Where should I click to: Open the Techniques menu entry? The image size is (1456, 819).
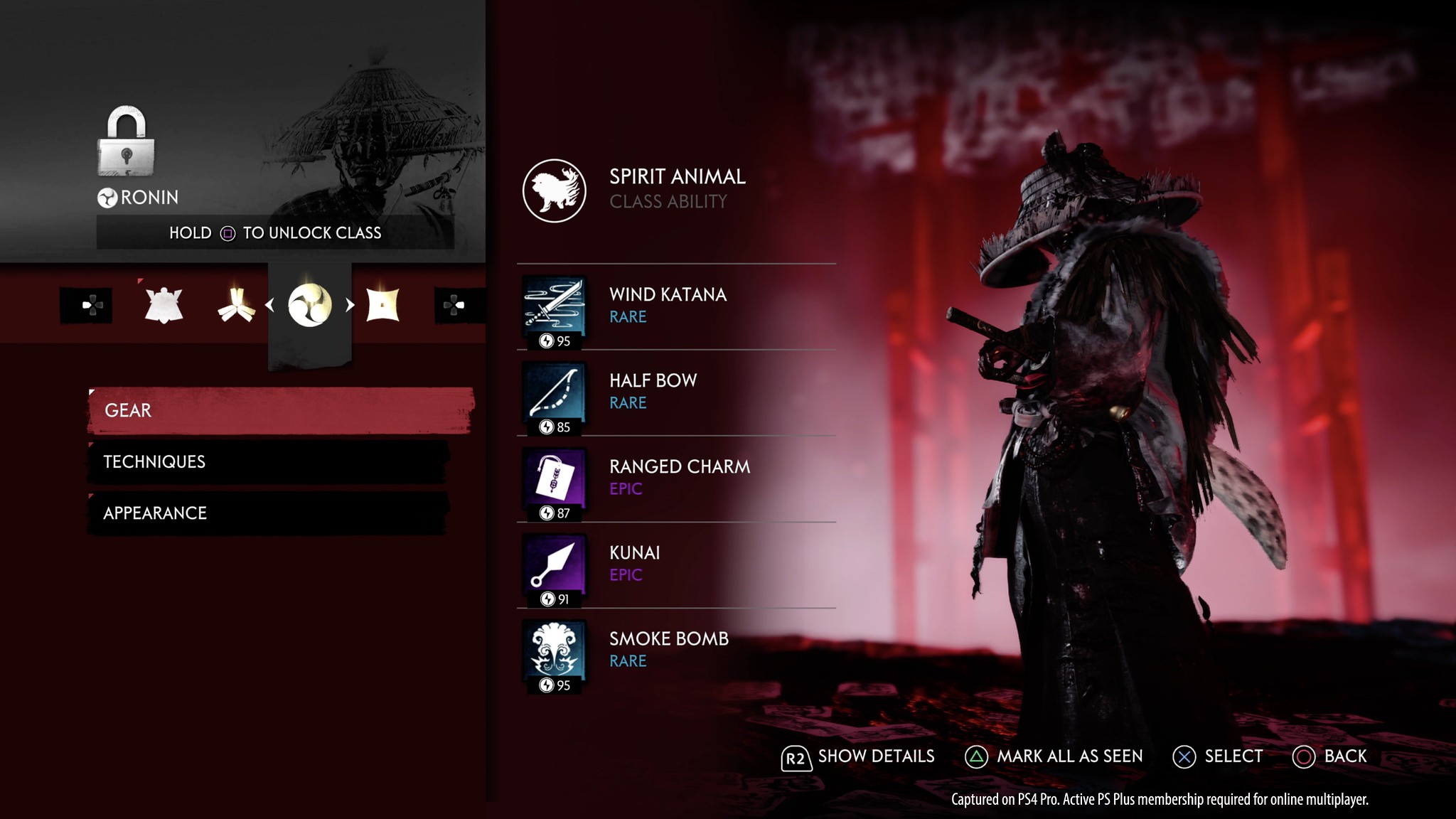coord(269,462)
